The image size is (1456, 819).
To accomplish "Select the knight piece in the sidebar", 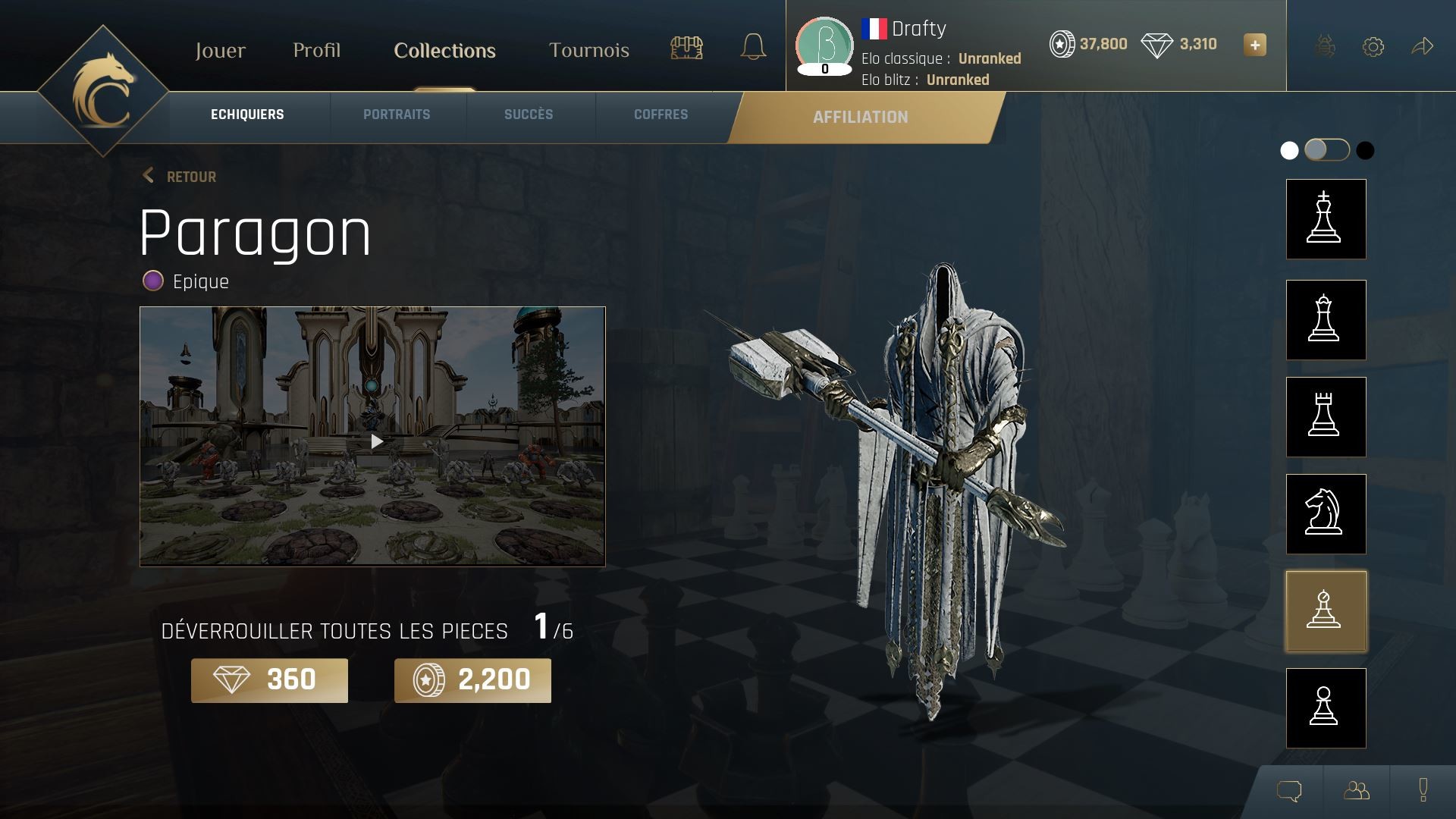I will coord(1325,514).
